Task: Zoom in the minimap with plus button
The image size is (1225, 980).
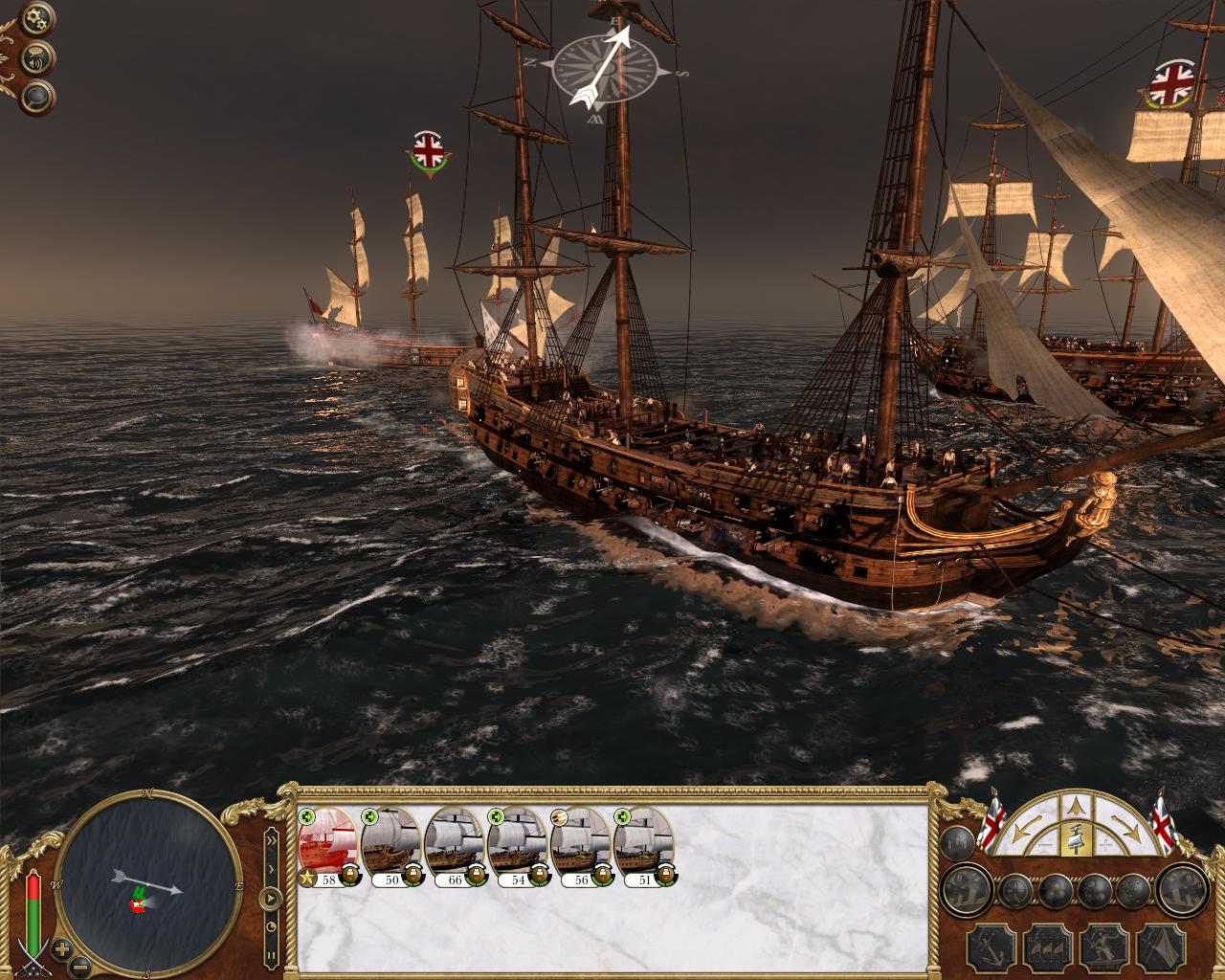Action: click(62, 949)
